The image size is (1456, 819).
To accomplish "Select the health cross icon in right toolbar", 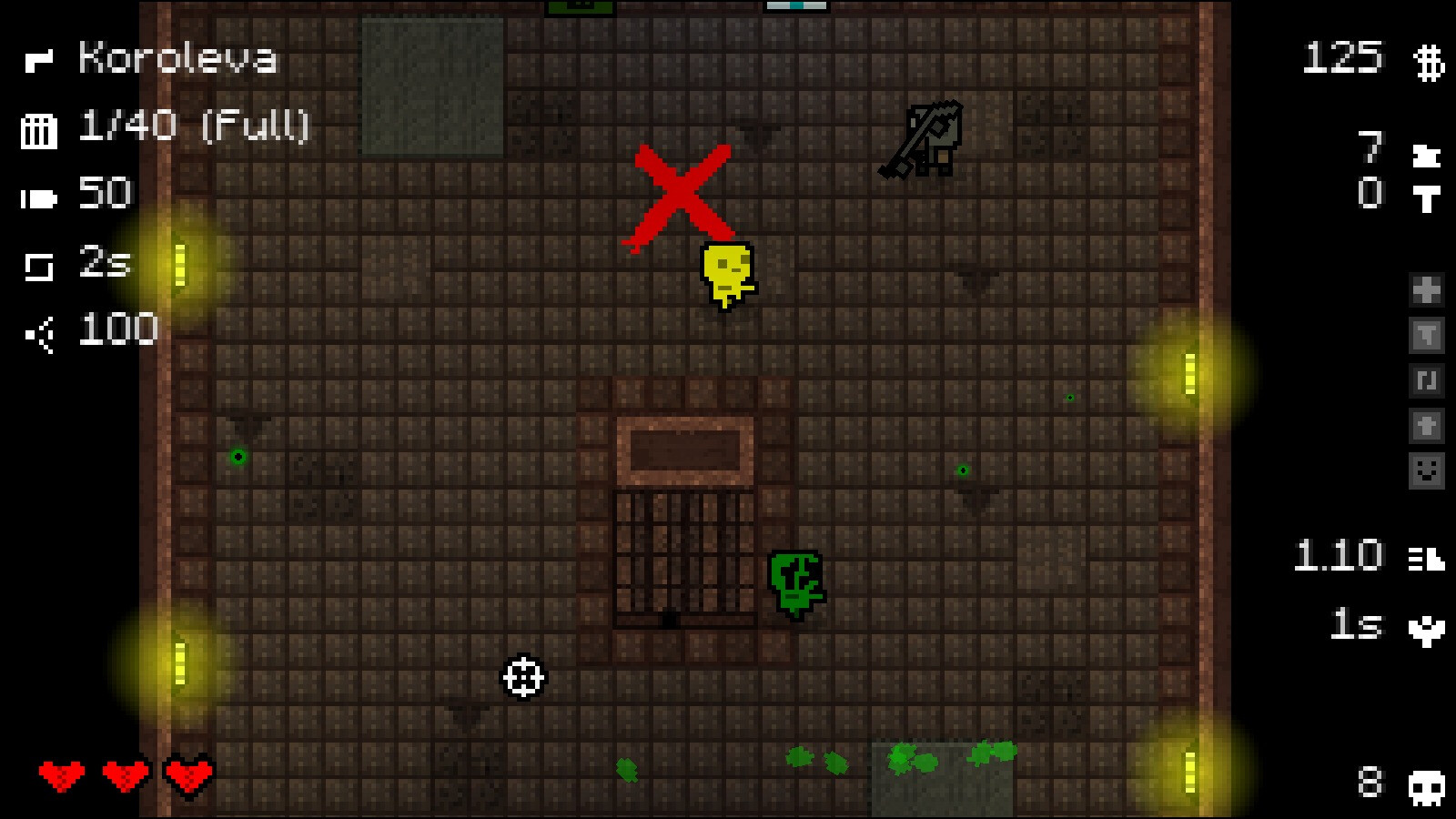I will coord(1427,288).
